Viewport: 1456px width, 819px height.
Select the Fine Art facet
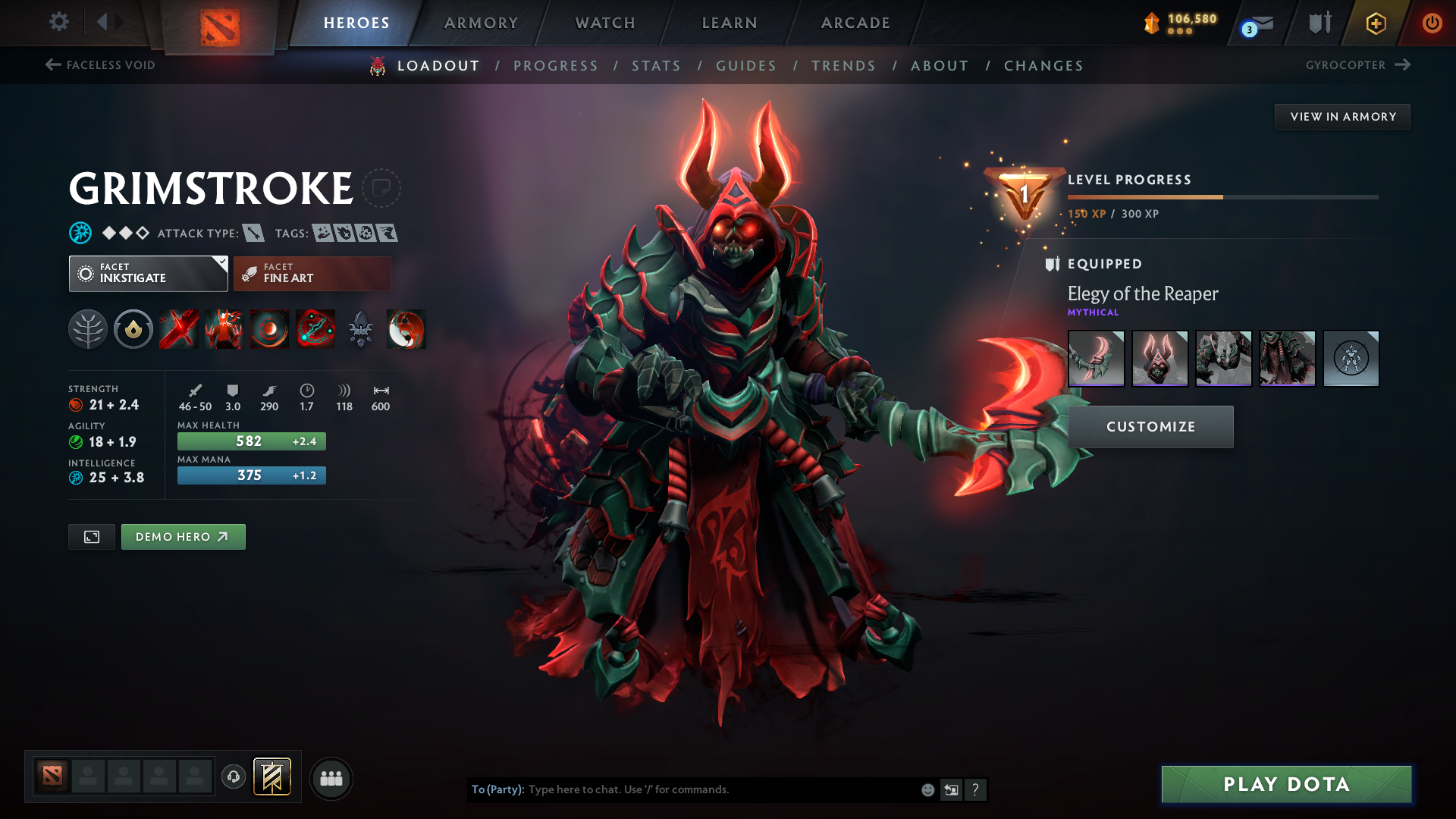(x=312, y=273)
